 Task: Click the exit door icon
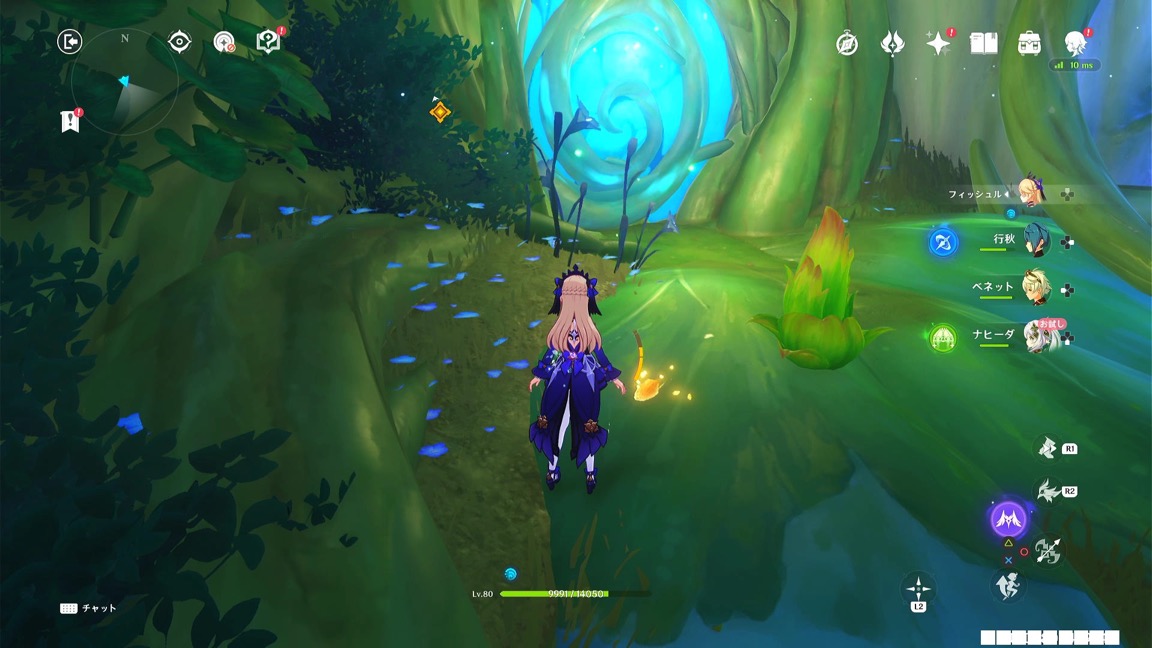pos(69,41)
